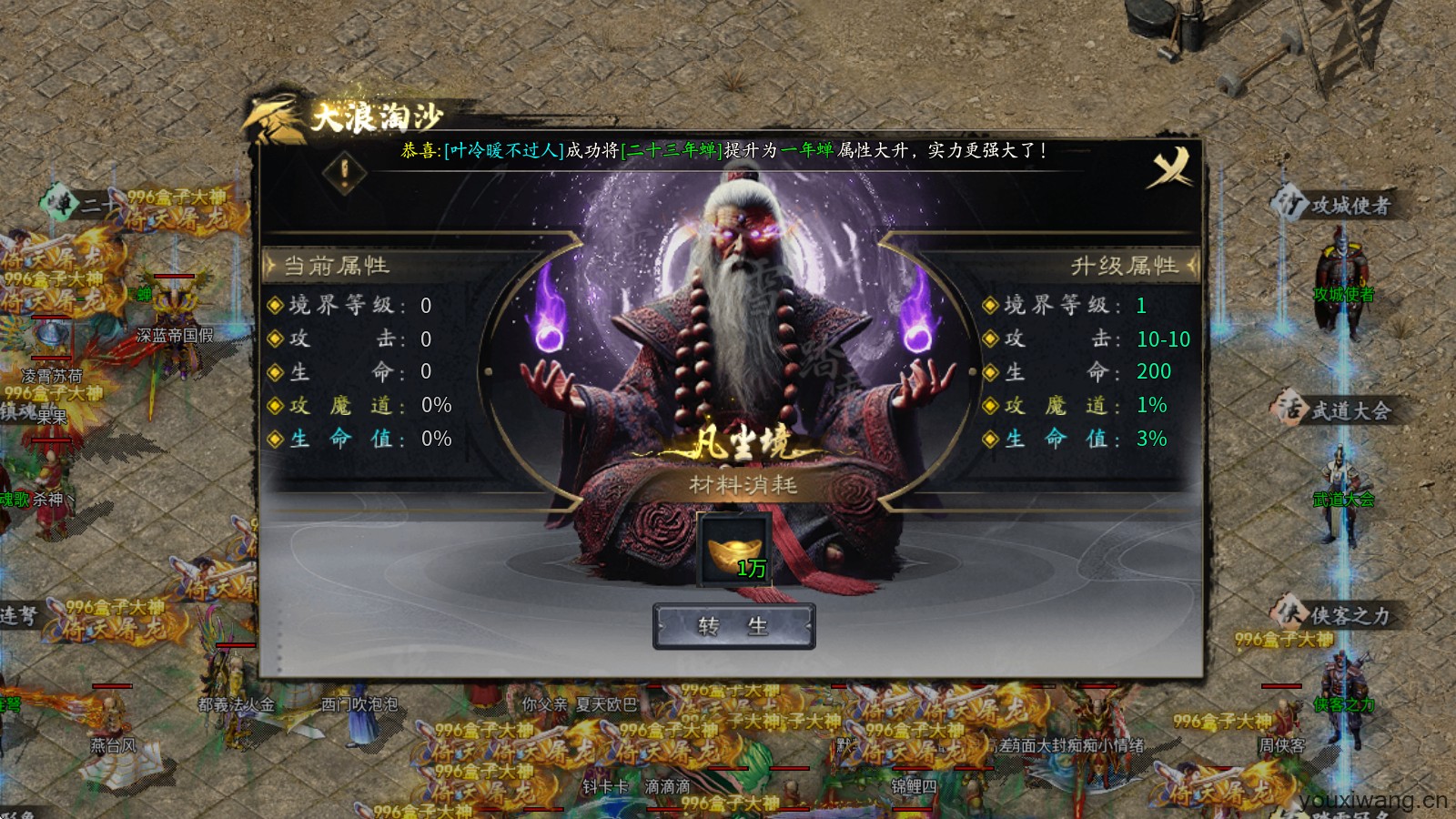Image resolution: width=1456 pixels, height=819 pixels.
Task: Click the stage 1 indicator icon inside the dialog
Action: click(x=342, y=173)
